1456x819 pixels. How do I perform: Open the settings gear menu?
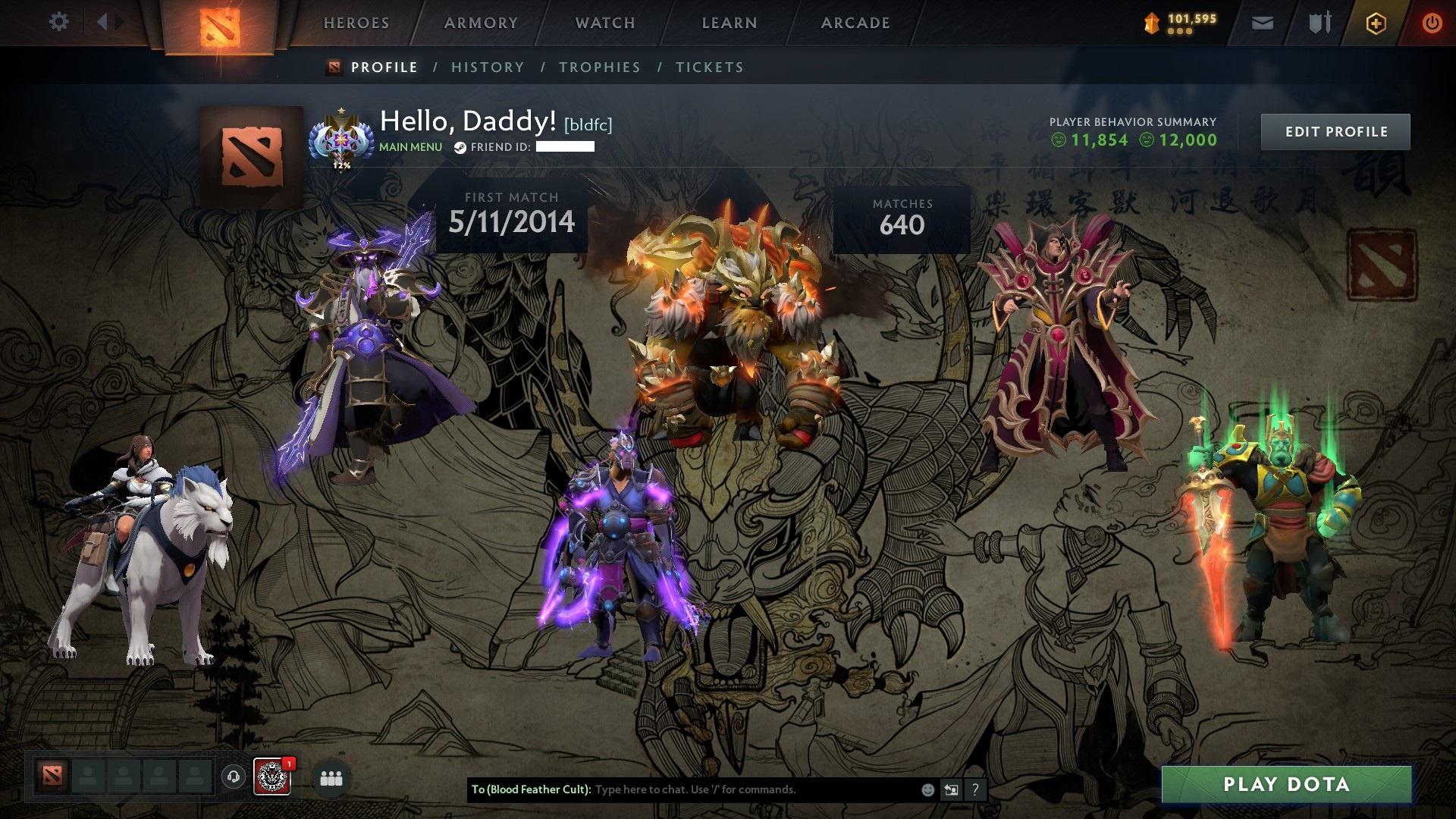click(58, 22)
